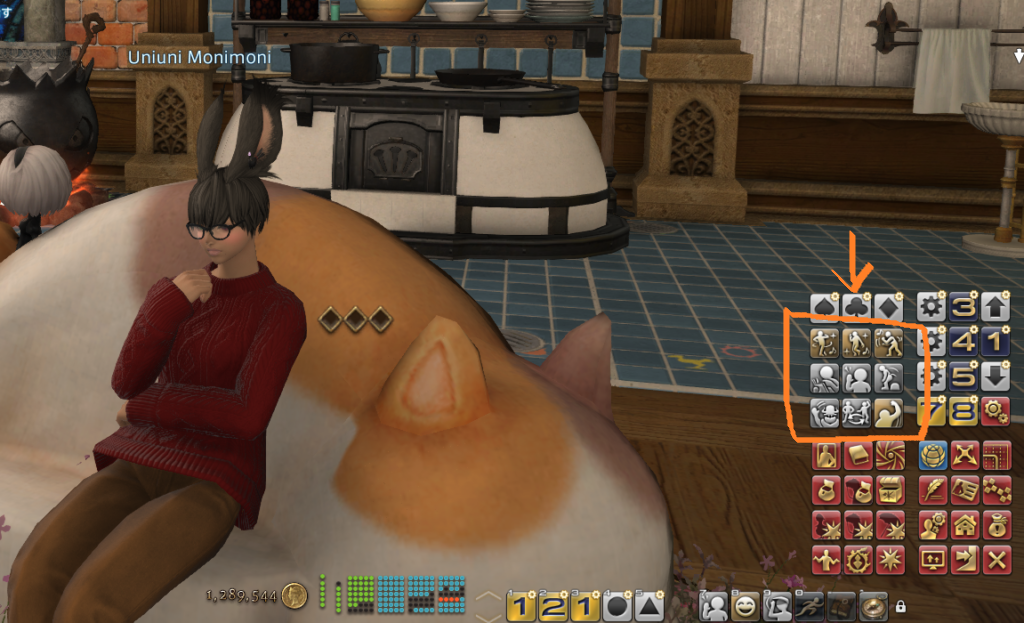Viewport: 1024px width, 623px height.
Task: Toggle the hotbar padlock
Action: coord(901,606)
